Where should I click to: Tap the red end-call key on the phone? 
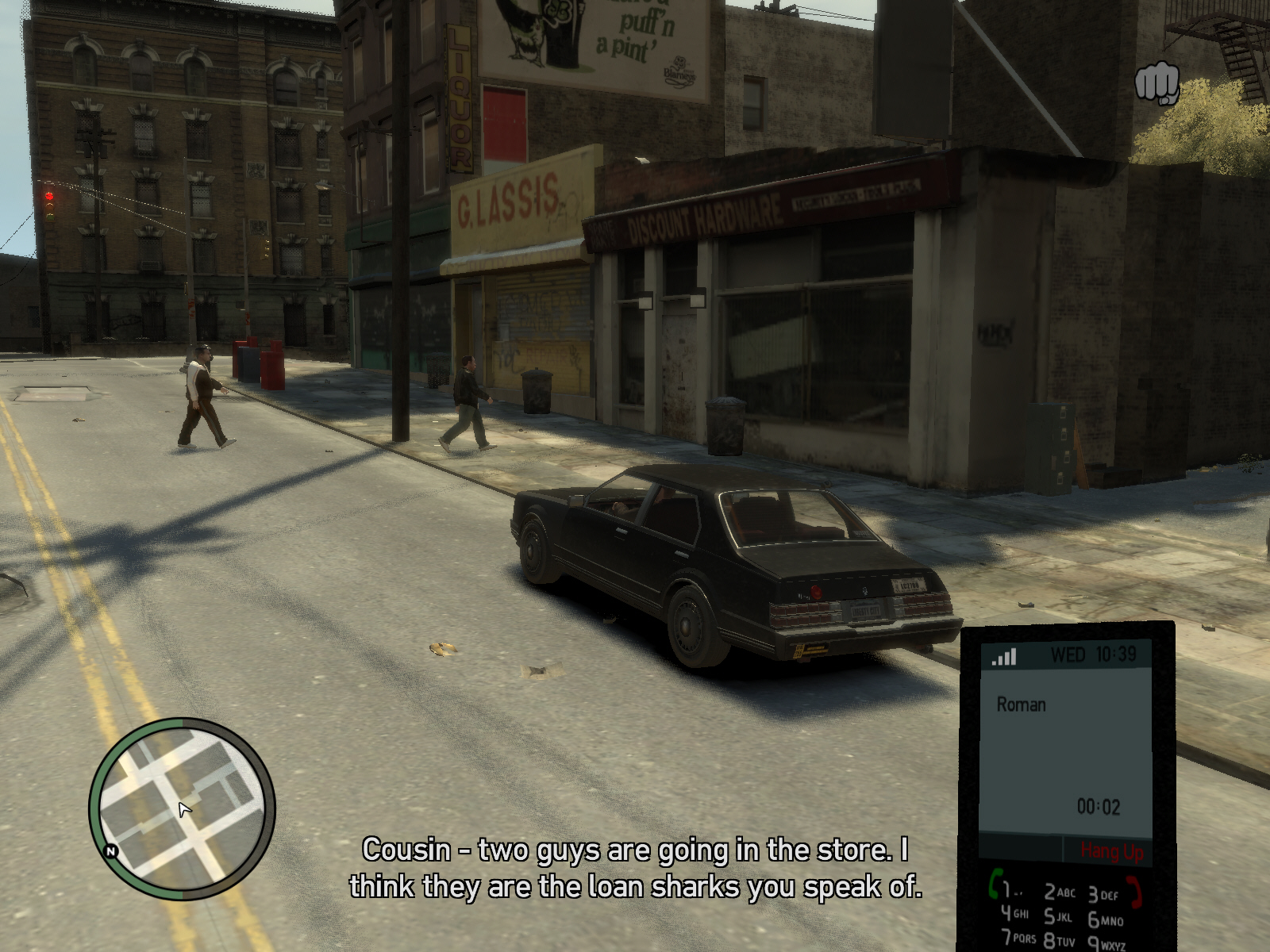[1137, 893]
